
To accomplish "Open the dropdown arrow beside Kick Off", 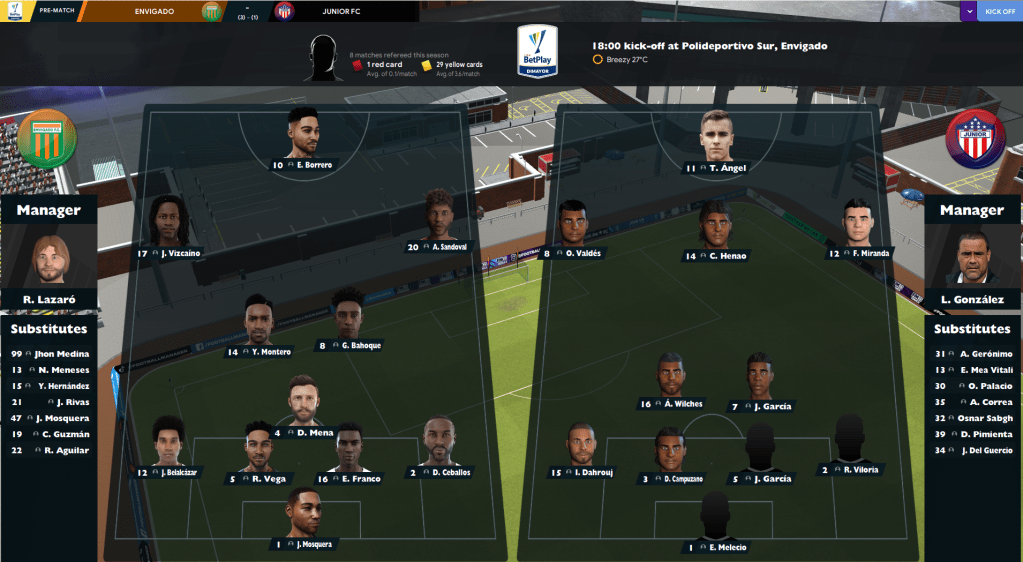I will pos(968,11).
